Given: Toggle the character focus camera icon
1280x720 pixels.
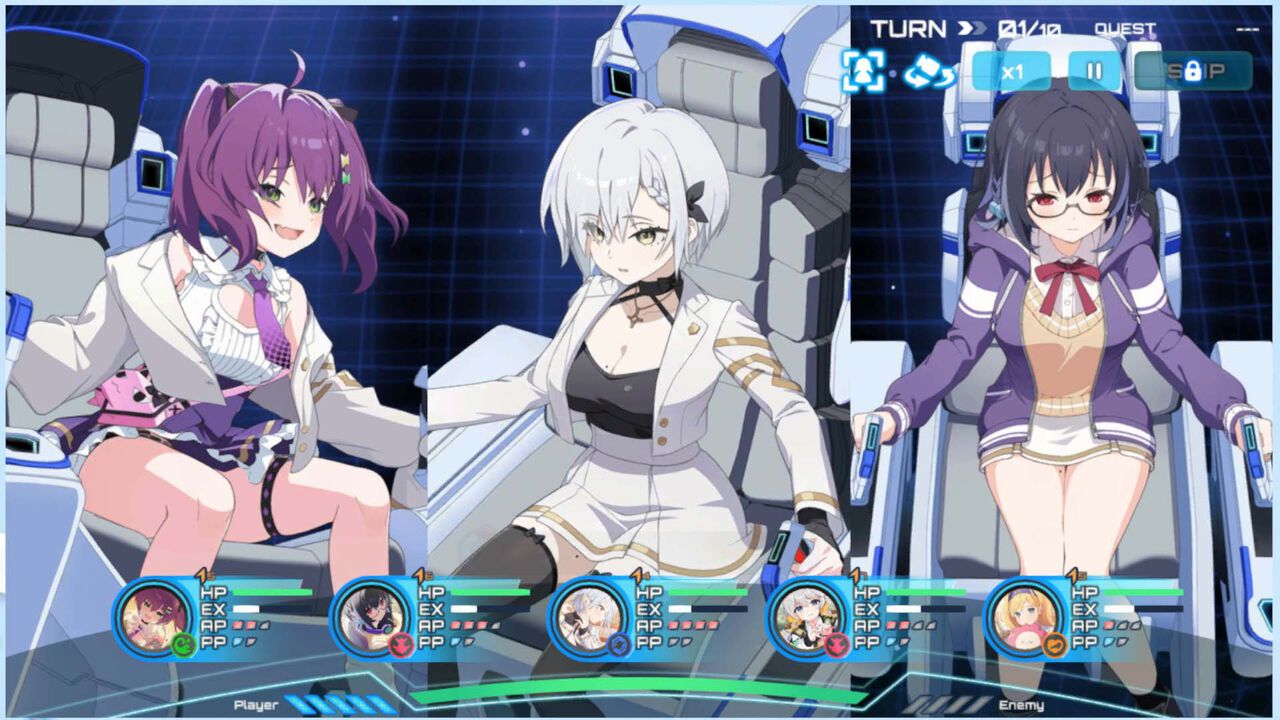Looking at the screenshot, I should pyautogui.click(x=862, y=71).
